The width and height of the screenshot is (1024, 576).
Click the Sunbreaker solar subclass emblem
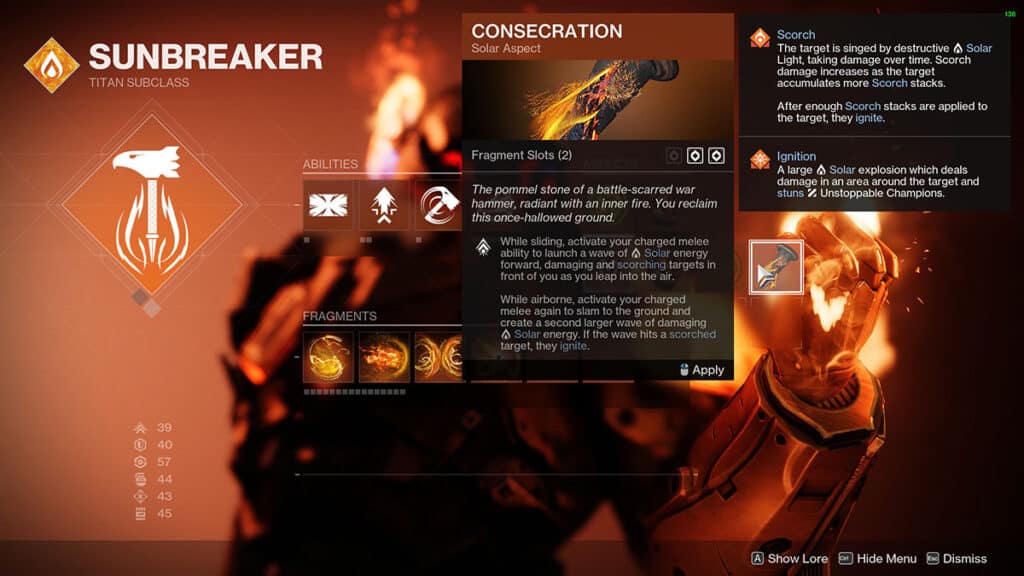point(51,65)
